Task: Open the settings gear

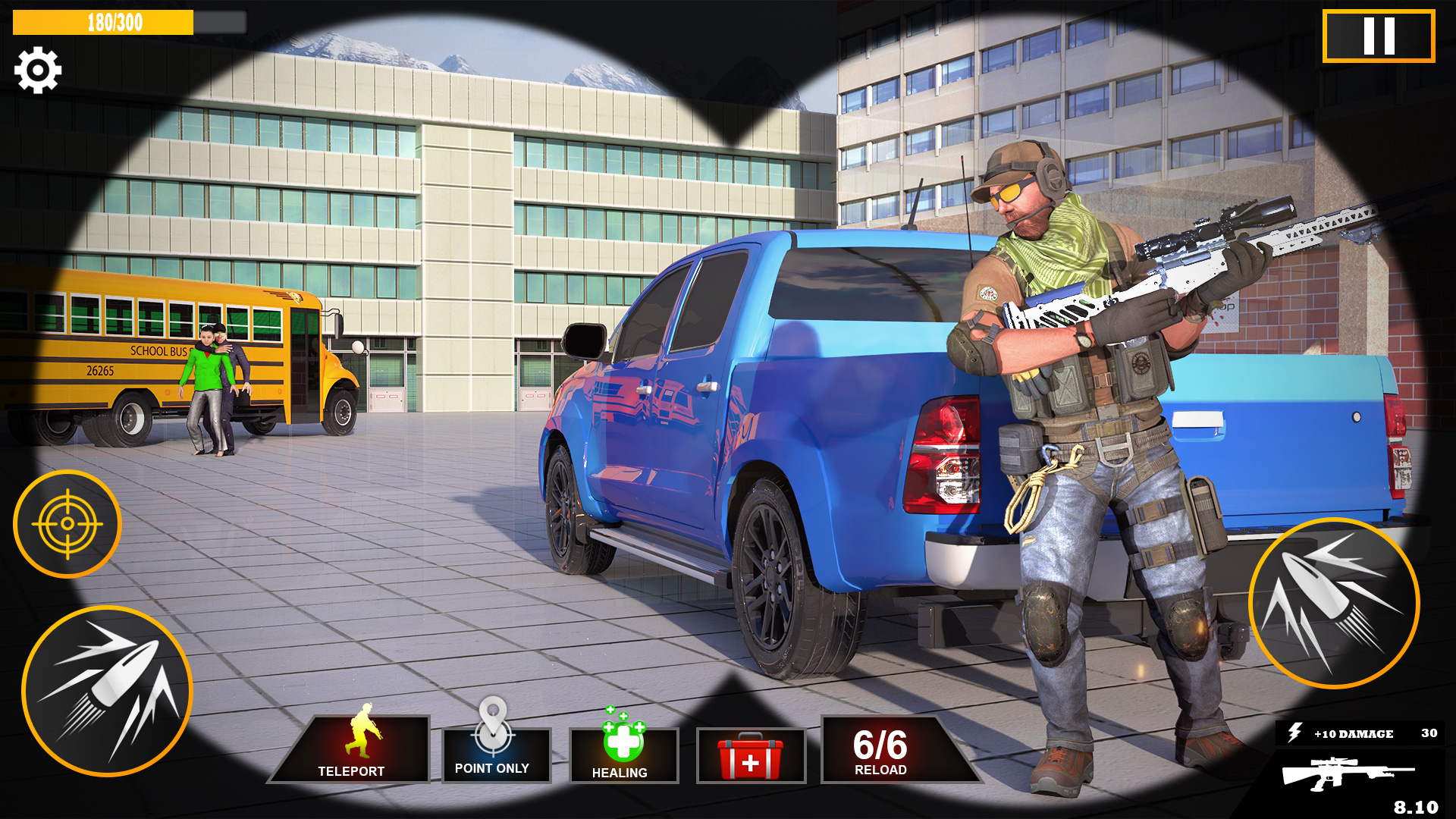Action: pyautogui.click(x=37, y=71)
